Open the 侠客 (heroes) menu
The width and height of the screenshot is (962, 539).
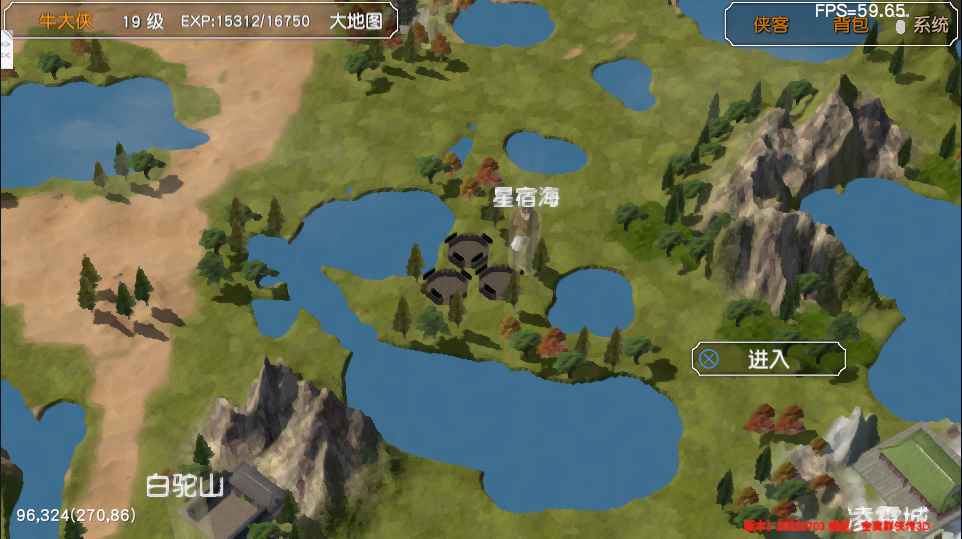click(x=771, y=25)
